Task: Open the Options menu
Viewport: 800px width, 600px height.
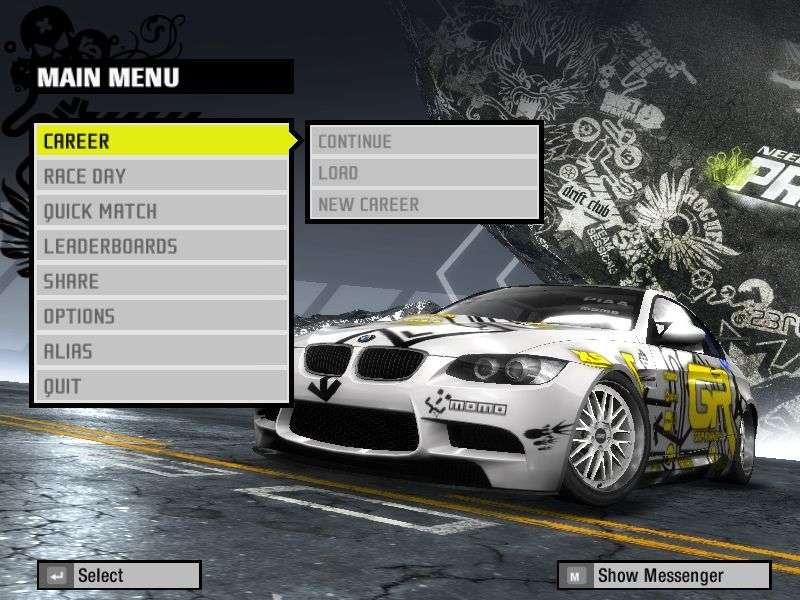Action: point(162,316)
